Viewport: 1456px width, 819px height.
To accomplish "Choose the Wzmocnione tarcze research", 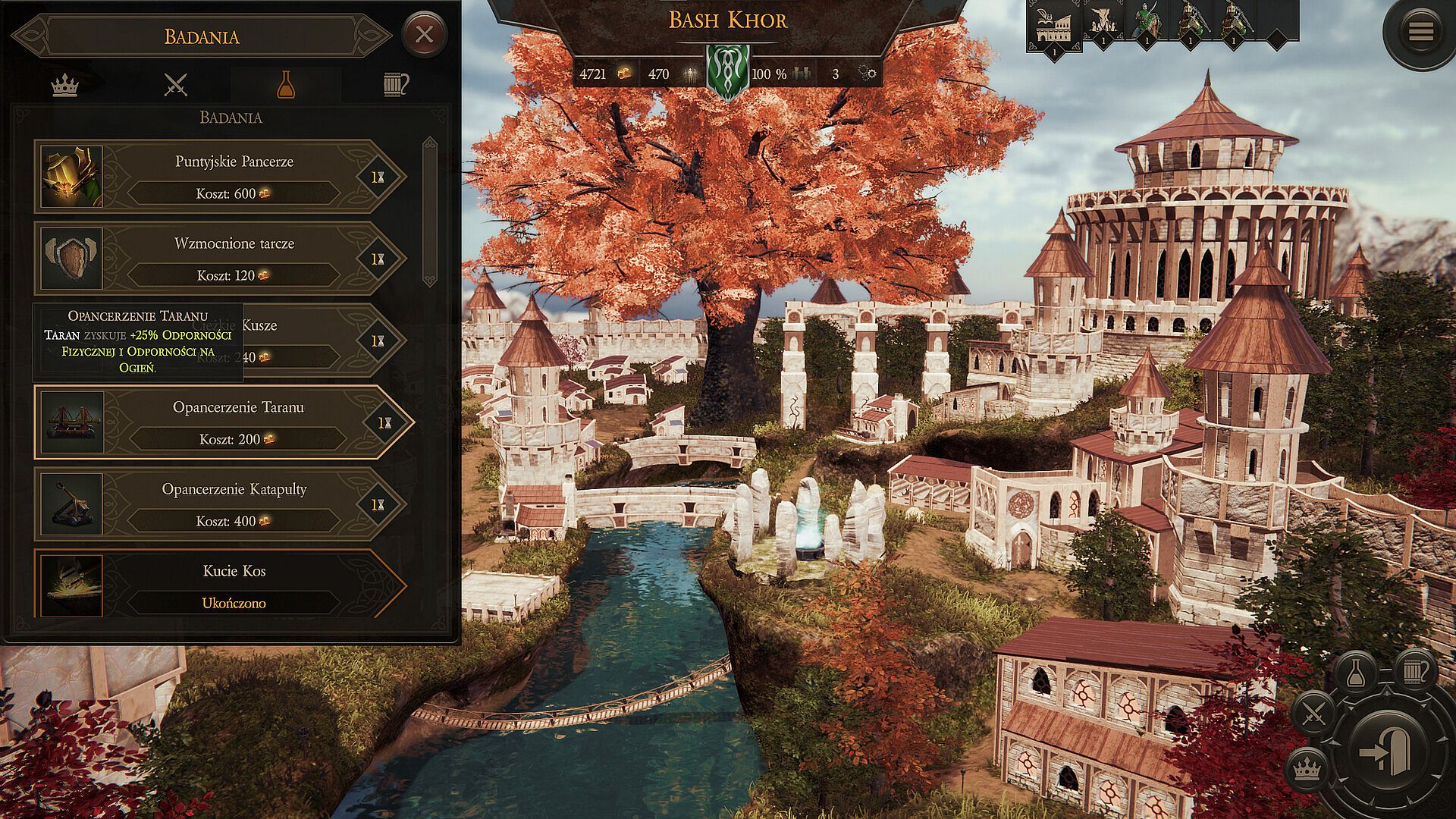I will pyautogui.click(x=220, y=259).
